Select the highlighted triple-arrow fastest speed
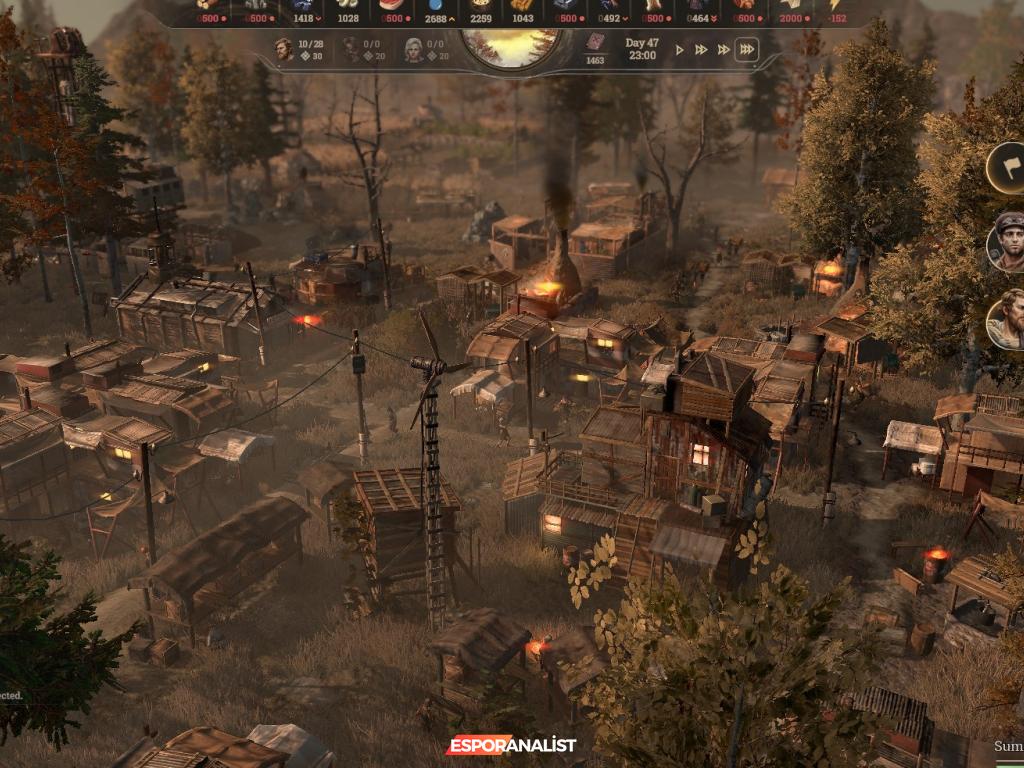The height and width of the screenshot is (768, 1024). tap(746, 49)
